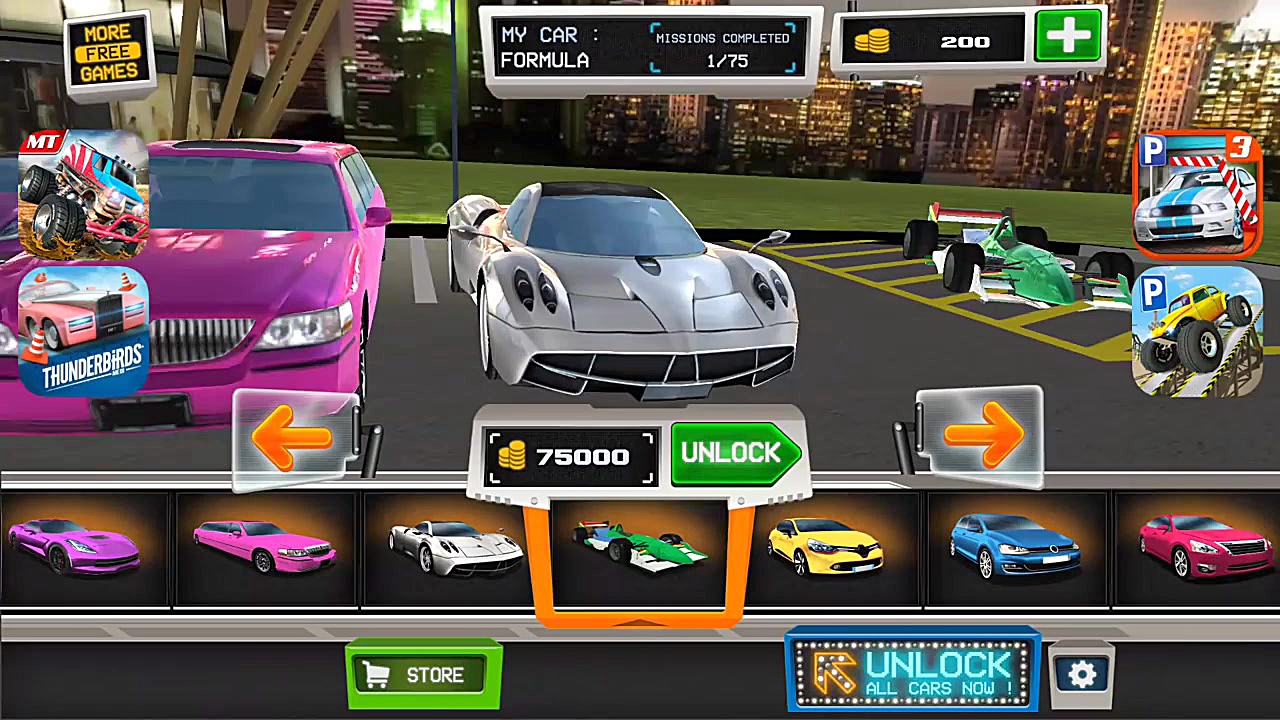Expand the More Free Games banner
The height and width of the screenshot is (720, 1280).
point(108,48)
